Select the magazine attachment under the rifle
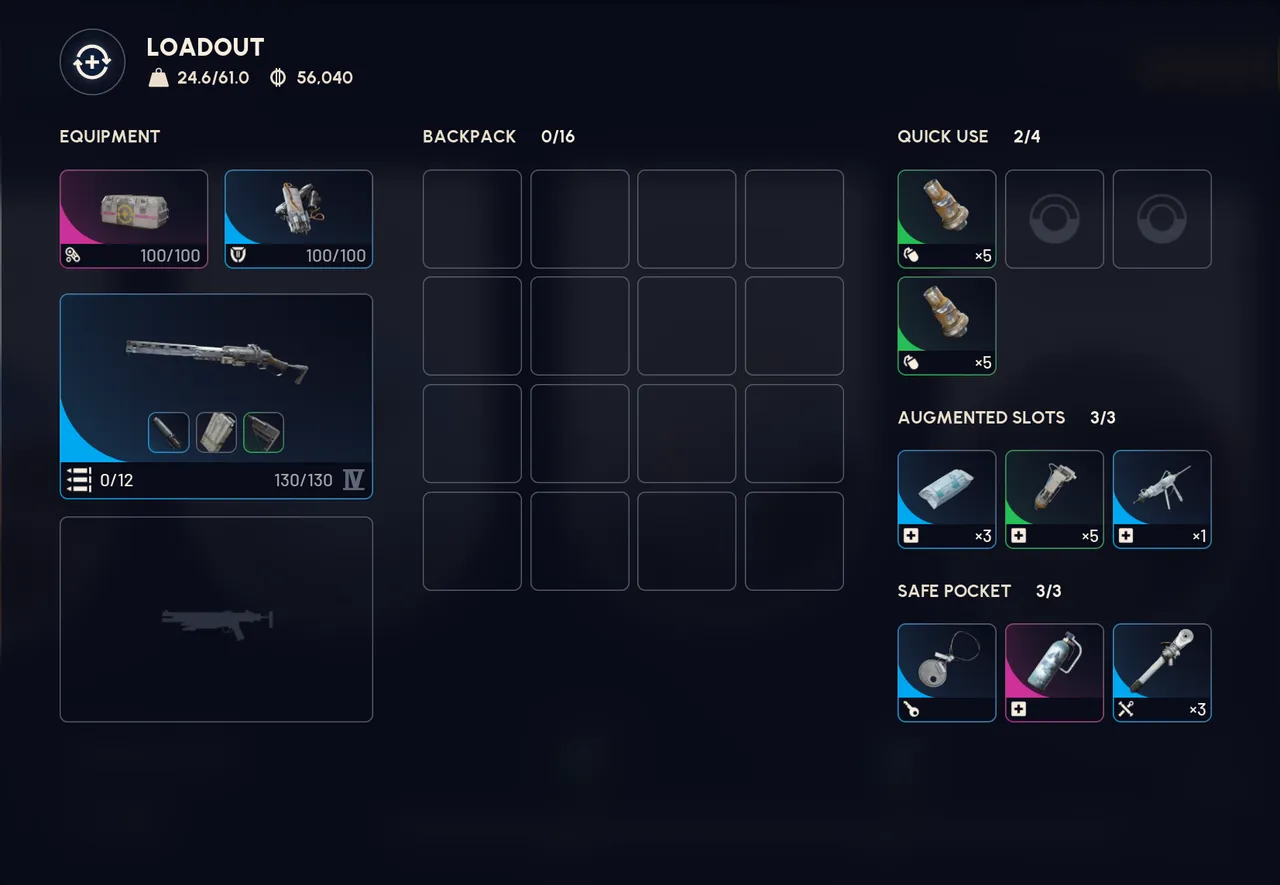 [x=216, y=432]
